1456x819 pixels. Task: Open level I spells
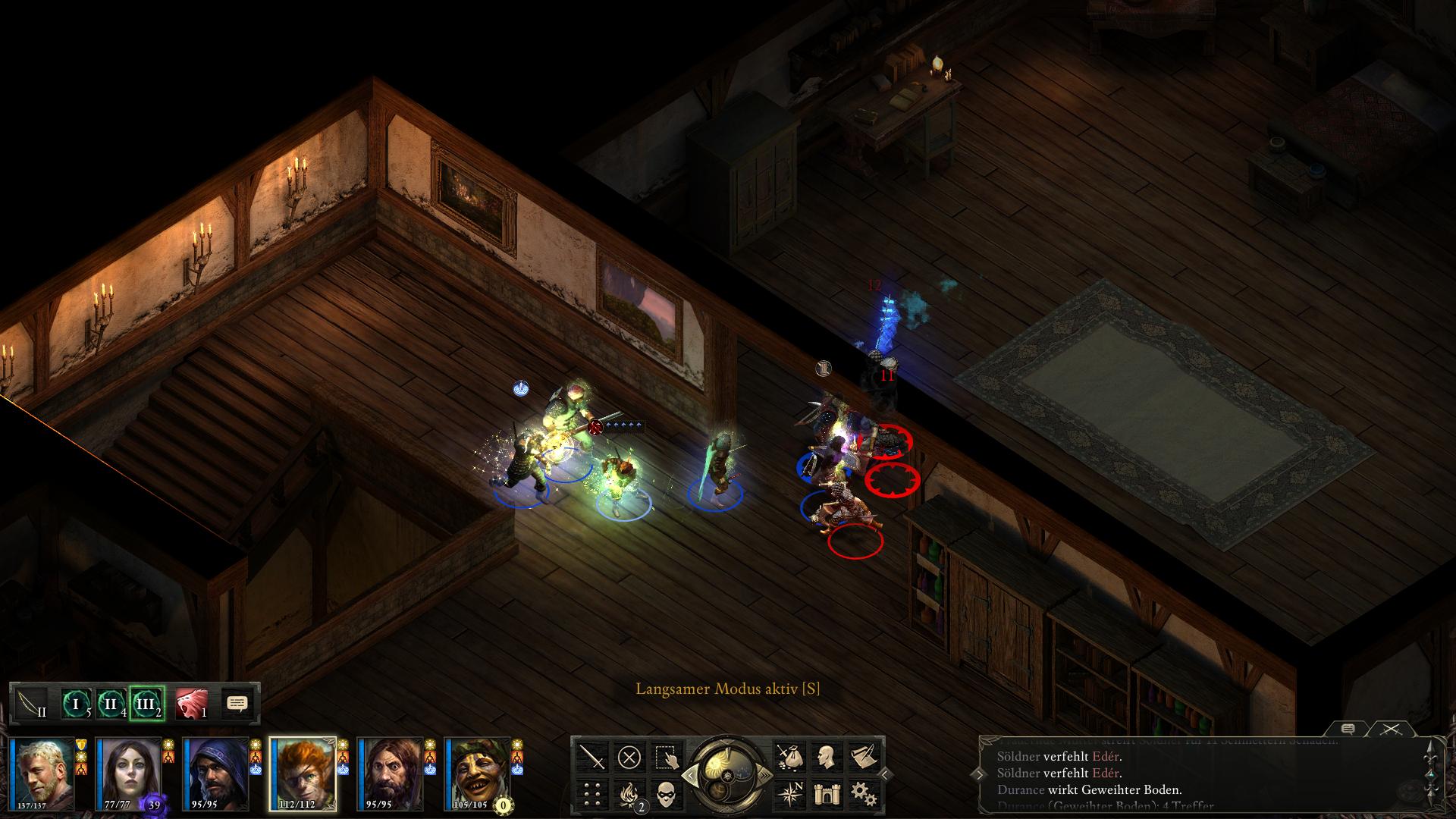pyautogui.click(x=76, y=704)
